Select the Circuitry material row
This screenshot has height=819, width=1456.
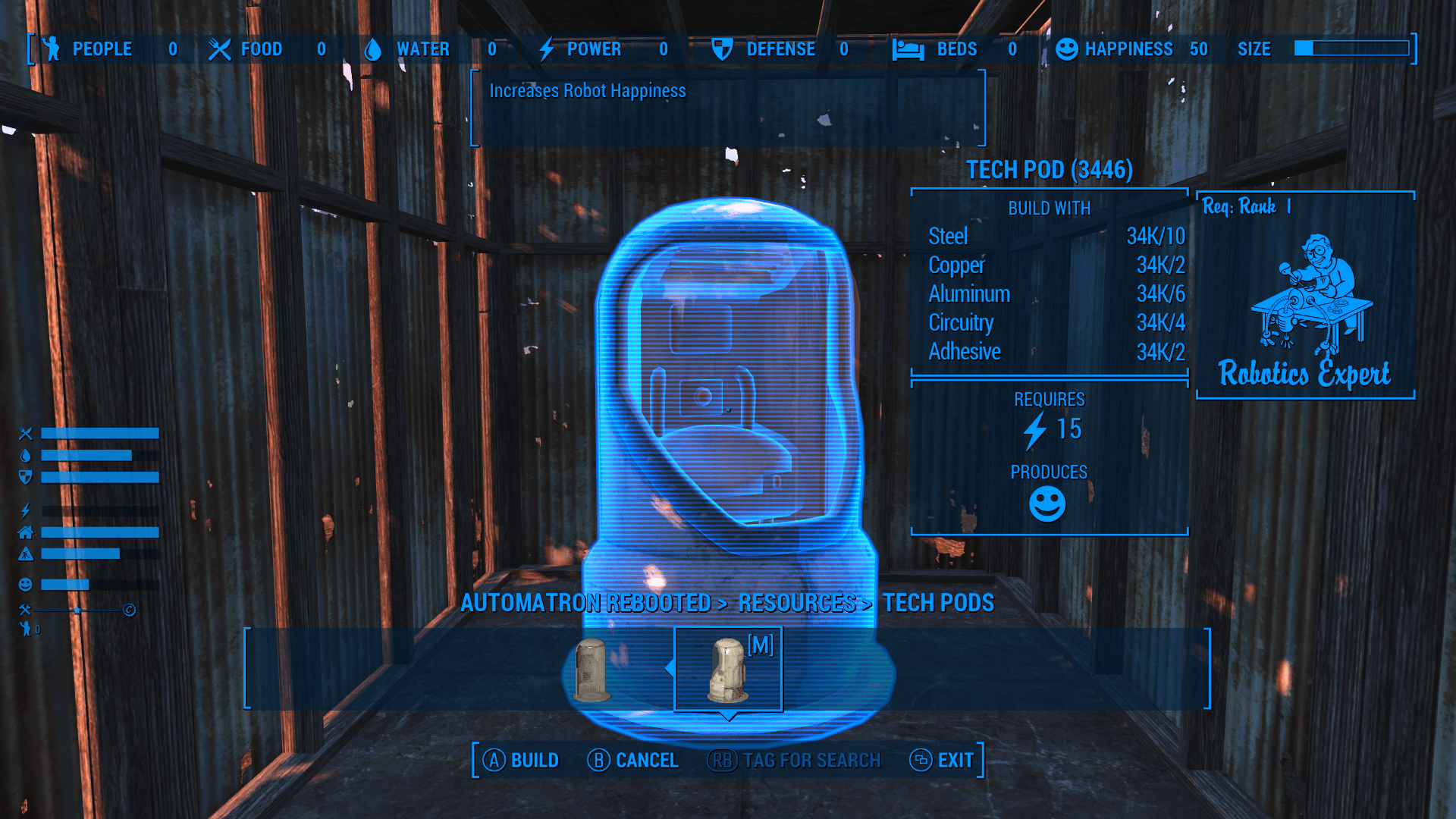pos(1056,323)
